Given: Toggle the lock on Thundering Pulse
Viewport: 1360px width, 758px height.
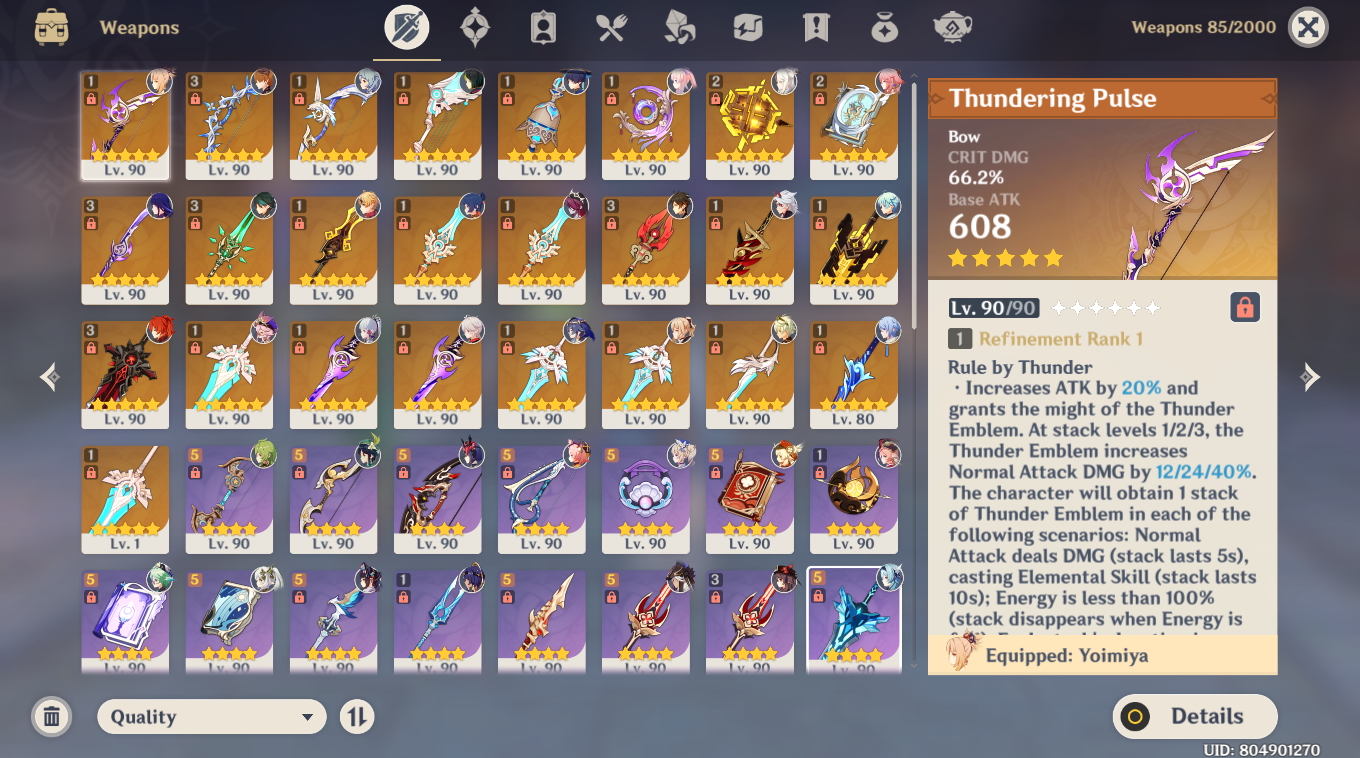Looking at the screenshot, I should tap(1244, 308).
